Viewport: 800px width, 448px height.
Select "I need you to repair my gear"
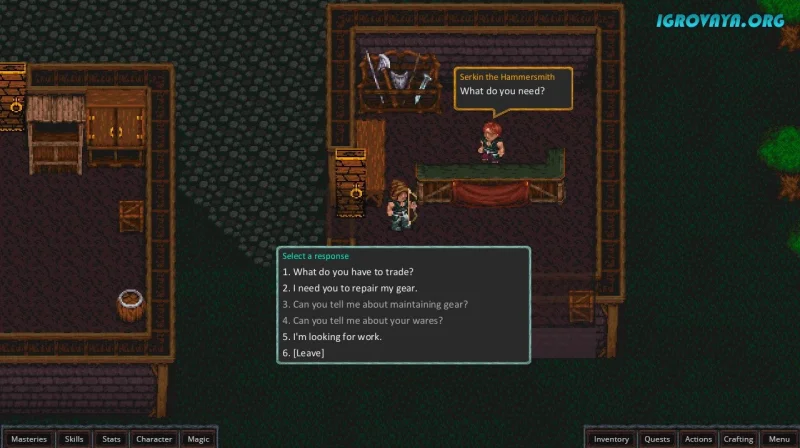click(x=349, y=288)
